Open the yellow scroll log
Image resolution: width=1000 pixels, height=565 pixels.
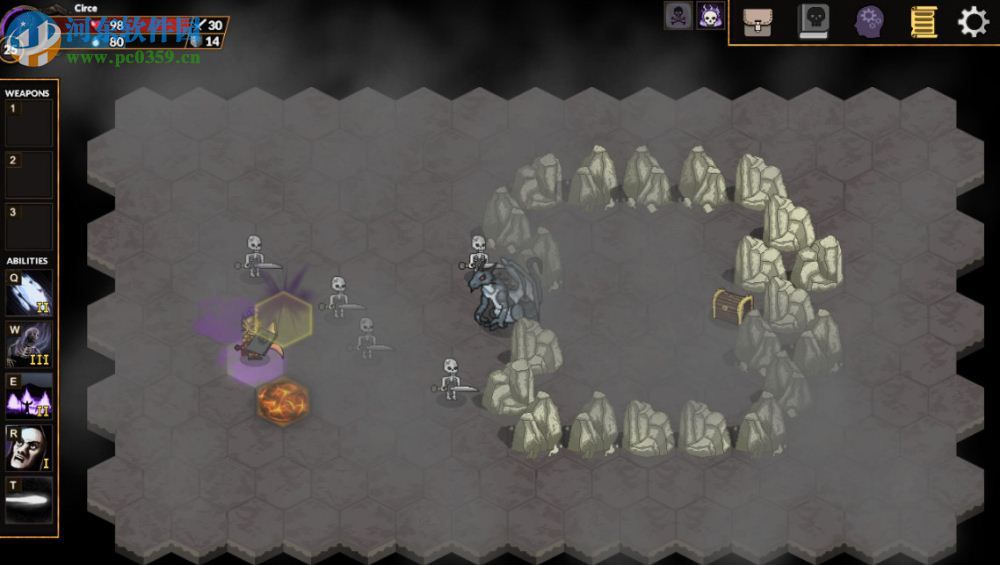923,22
